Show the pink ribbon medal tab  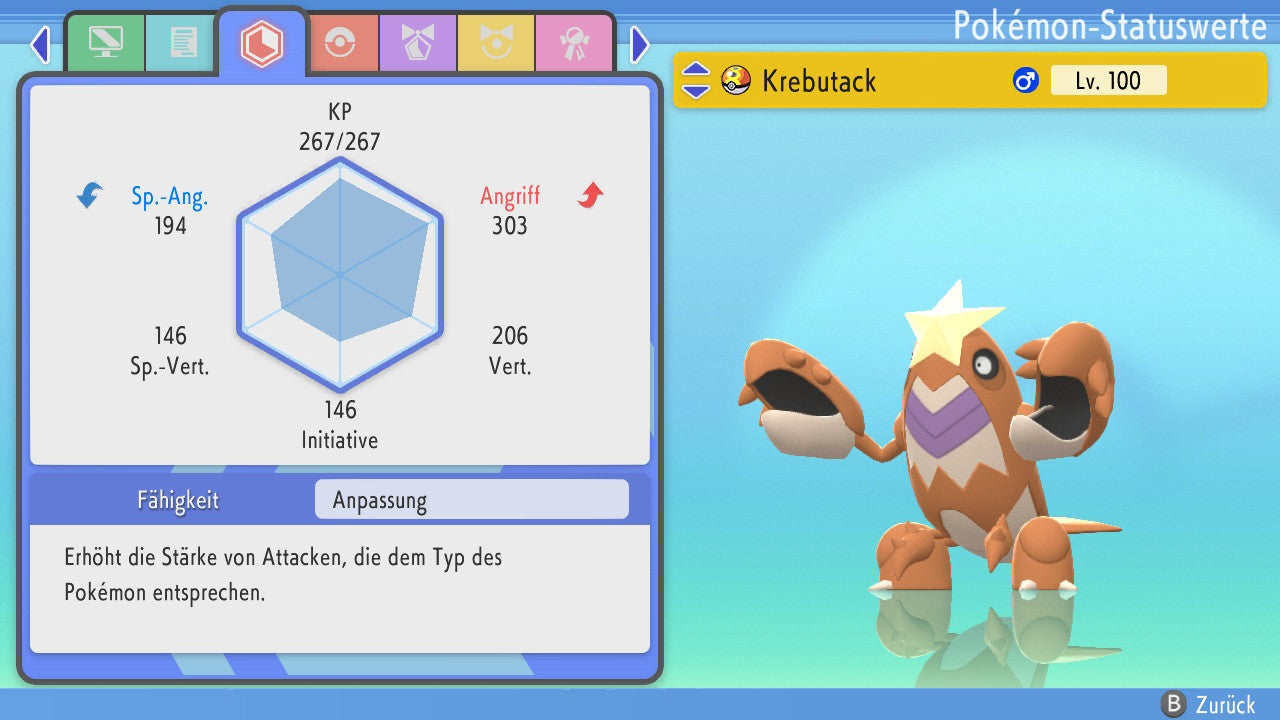pos(573,42)
